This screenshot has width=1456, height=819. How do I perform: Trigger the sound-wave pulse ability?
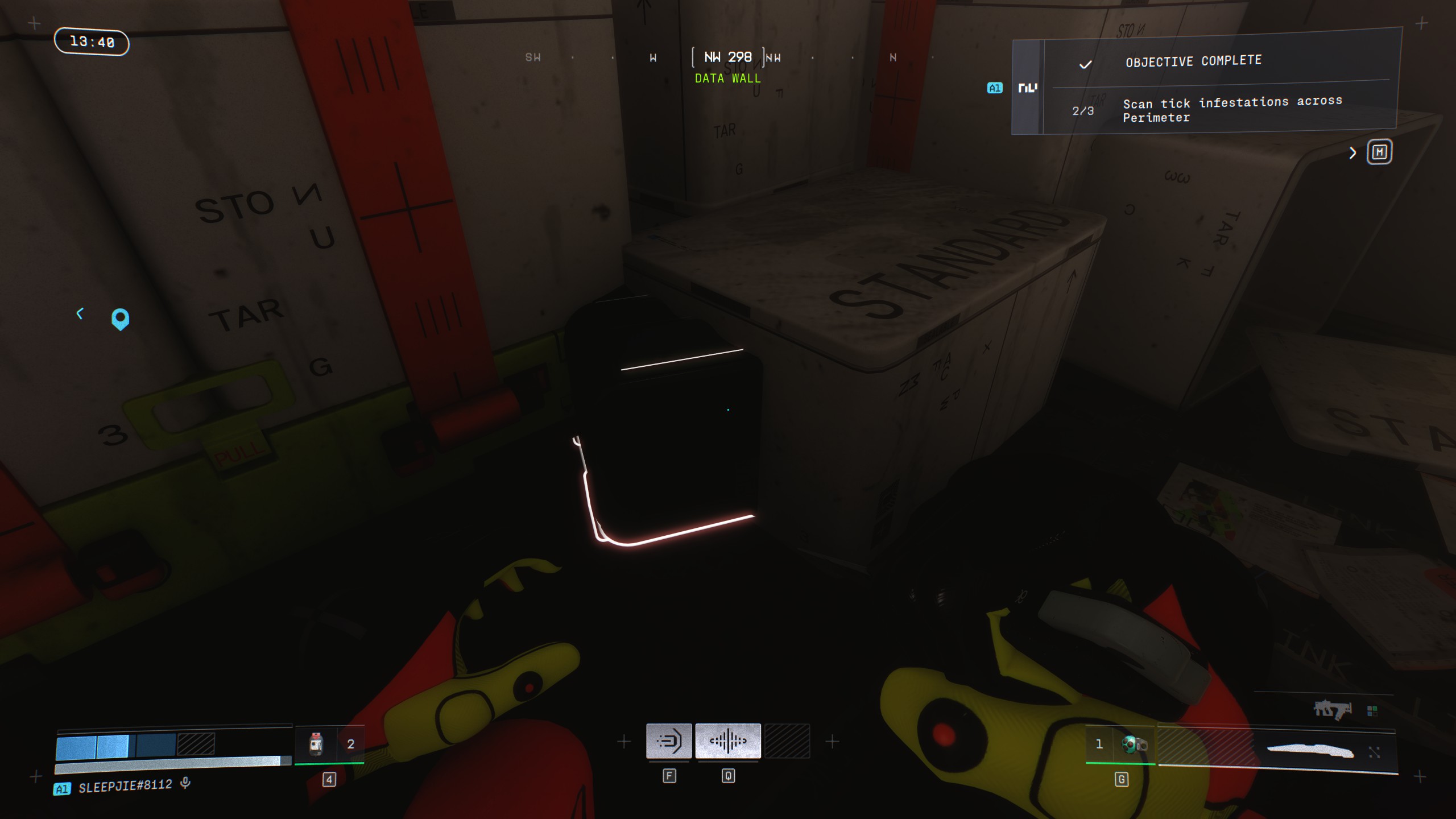[728, 741]
